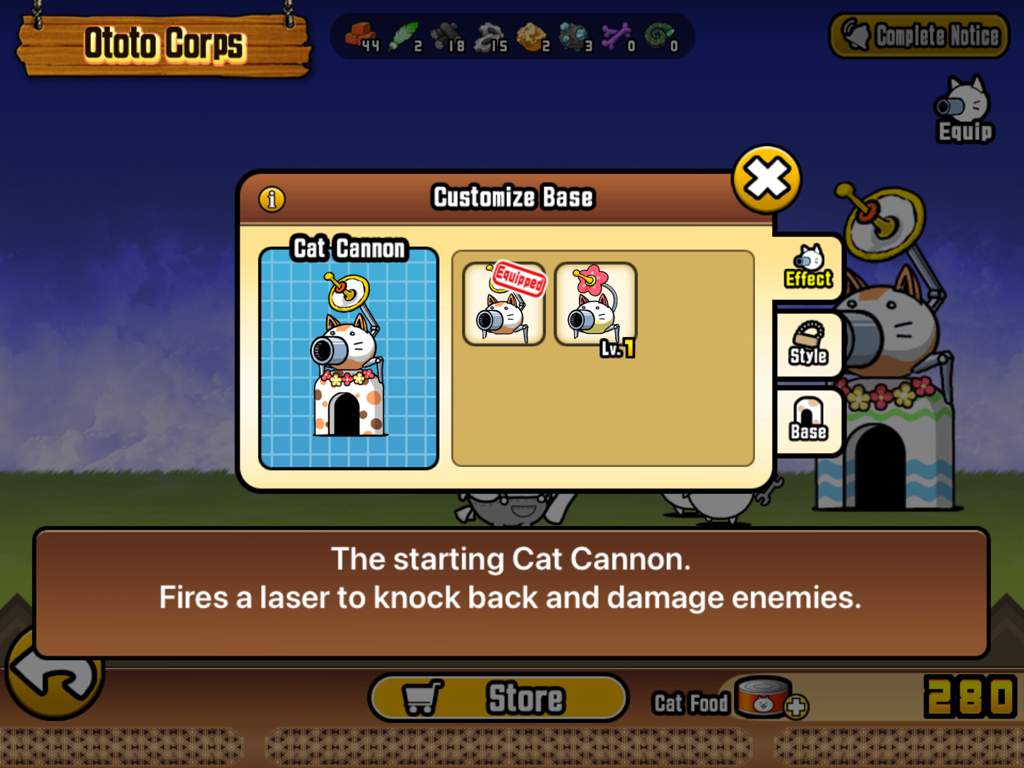Switch to the Style tab
Viewport: 1024px width, 768px height.
tap(808, 344)
